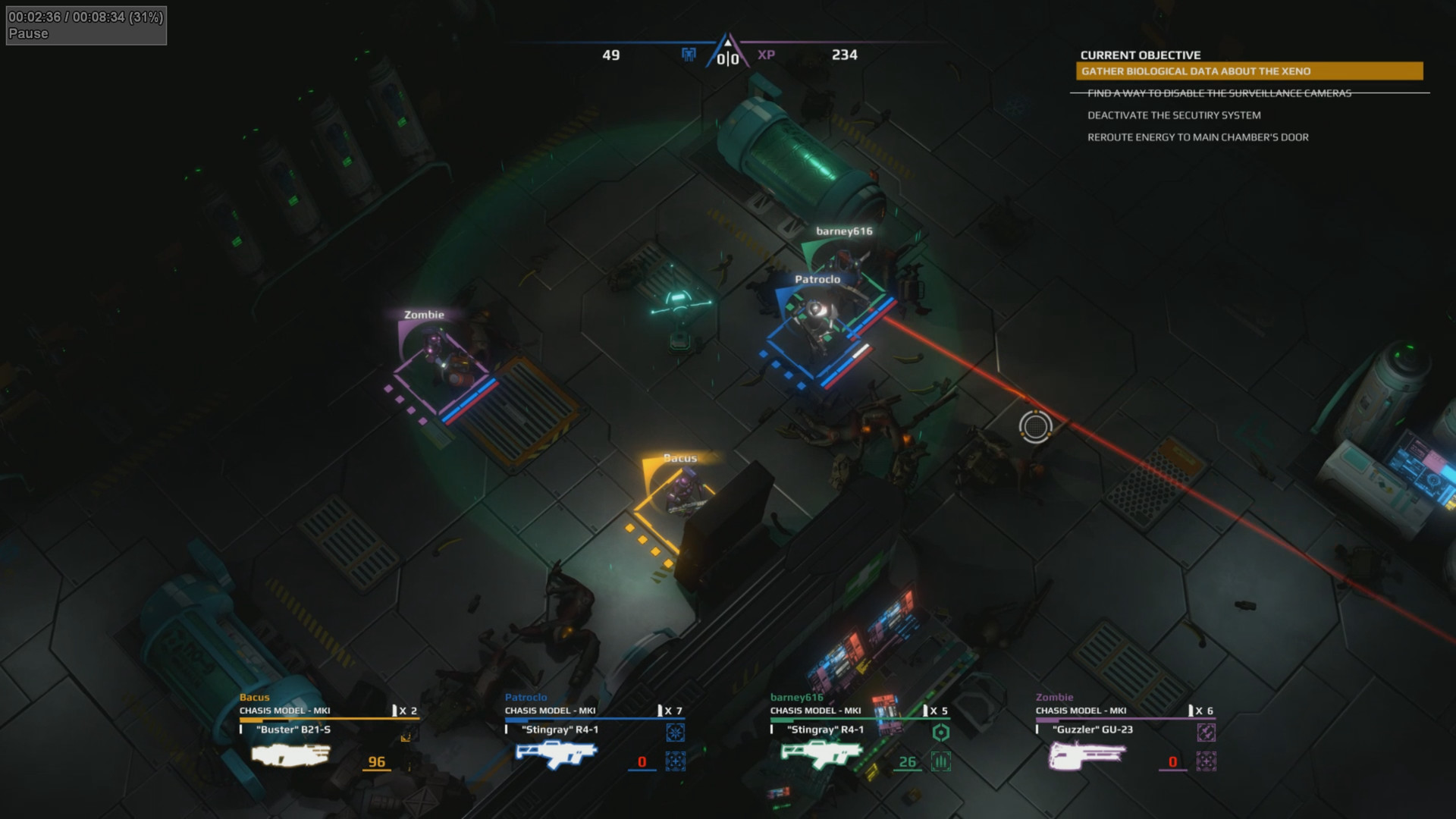
Task: Select Bacus's Buster B21-S weapon icon
Action: coord(291,755)
